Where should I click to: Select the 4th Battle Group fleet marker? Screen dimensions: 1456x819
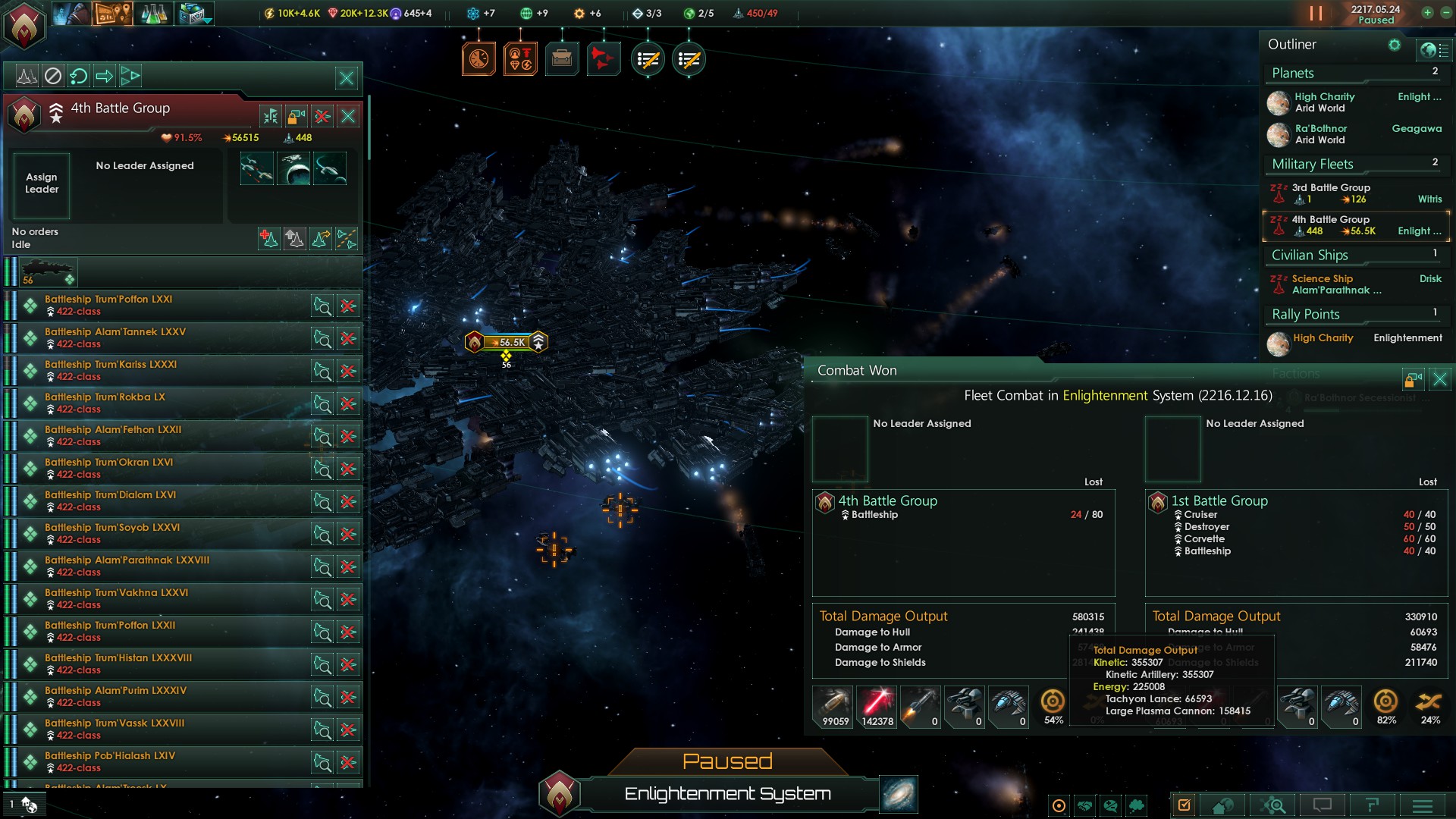[507, 342]
